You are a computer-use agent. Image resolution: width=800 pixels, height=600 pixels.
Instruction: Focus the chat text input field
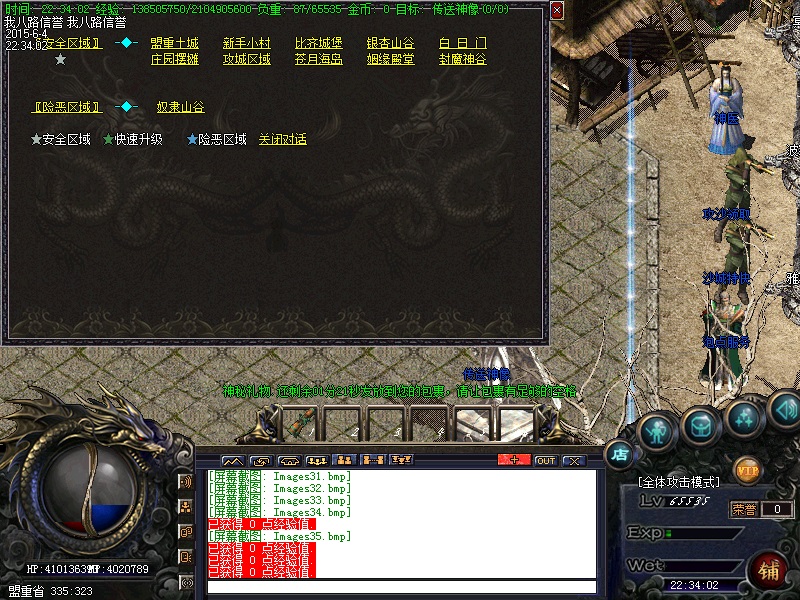point(400,587)
